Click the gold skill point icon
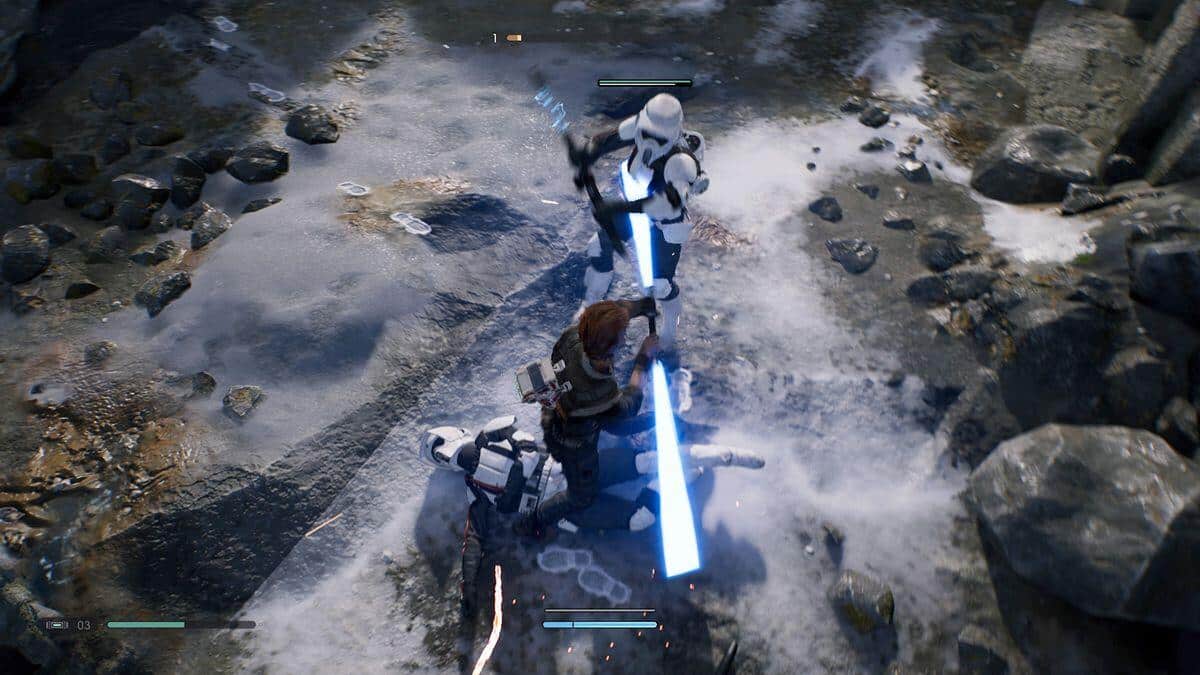The image size is (1200, 675). click(513, 38)
